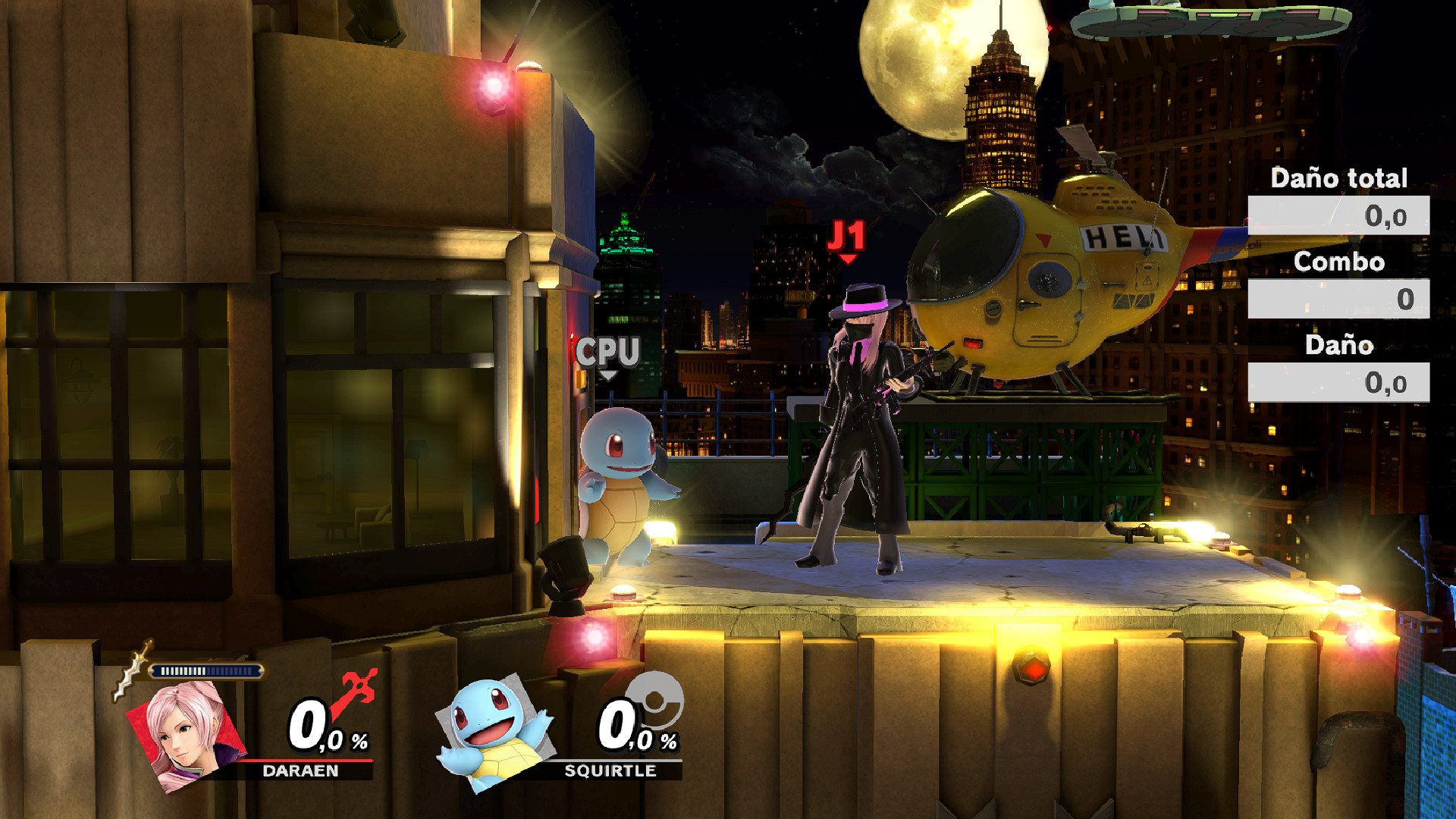This screenshot has width=1456, height=819.
Task: Toggle the CPU tag above Squirtle
Action: point(607,350)
